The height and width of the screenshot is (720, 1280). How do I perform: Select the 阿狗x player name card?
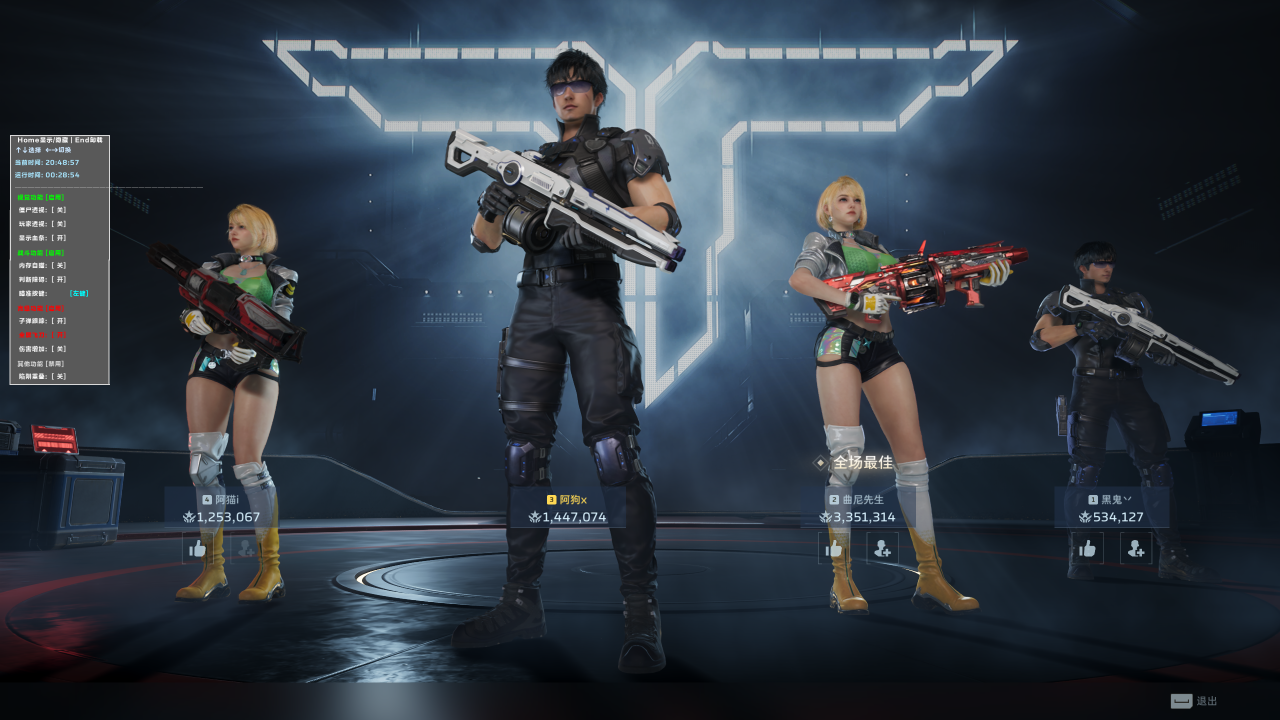pyautogui.click(x=567, y=508)
